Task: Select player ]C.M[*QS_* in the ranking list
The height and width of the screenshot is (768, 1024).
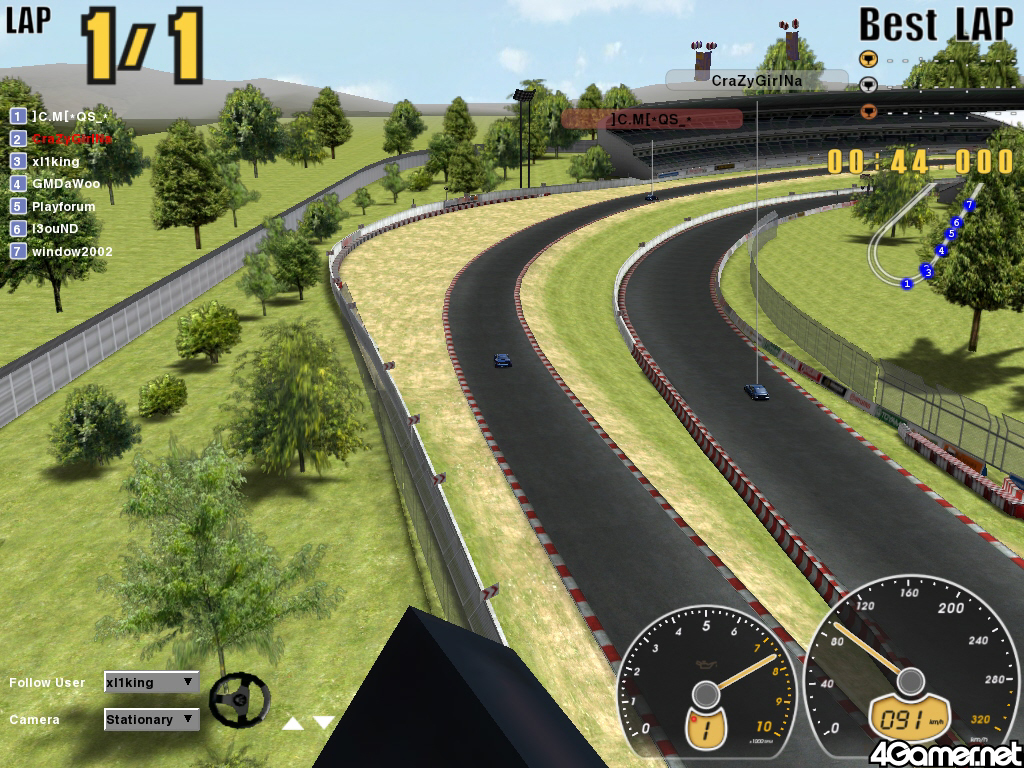Action: tap(68, 116)
